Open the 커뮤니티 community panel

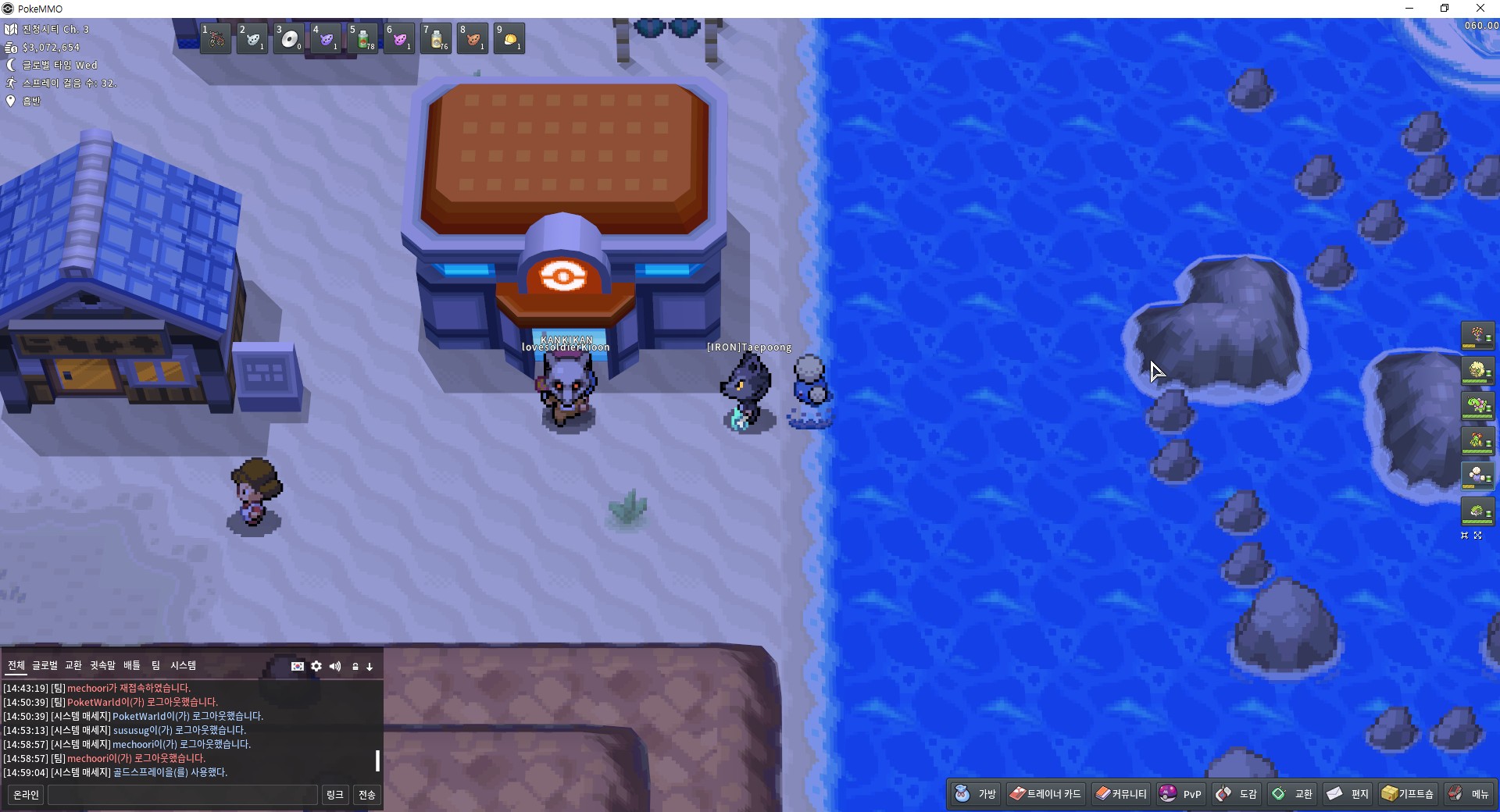tap(1121, 794)
